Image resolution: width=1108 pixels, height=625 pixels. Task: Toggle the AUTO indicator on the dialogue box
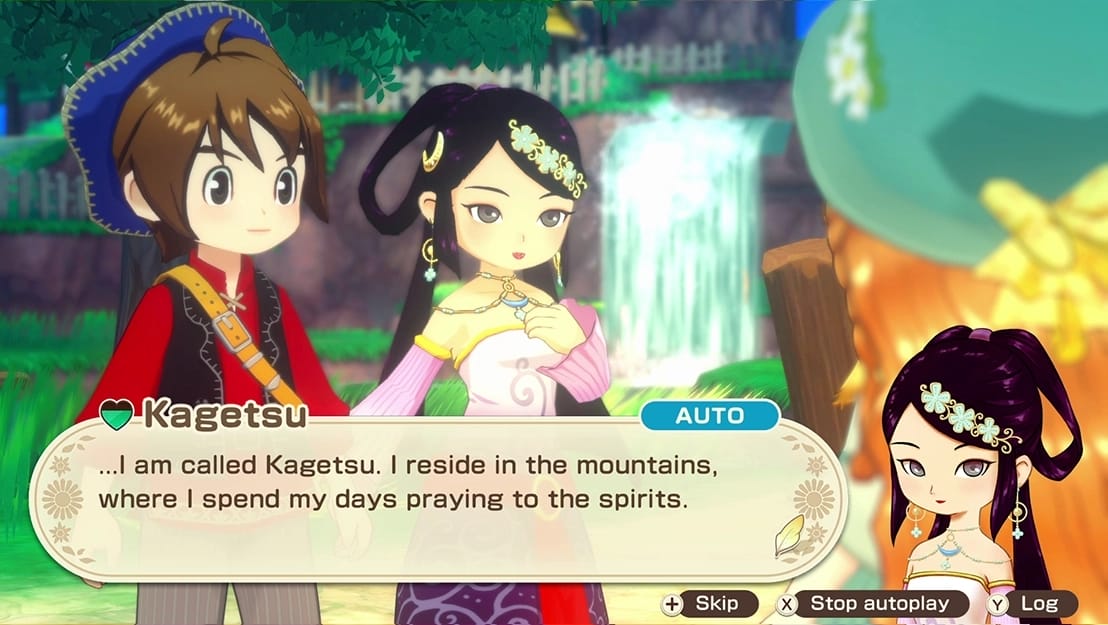pyautogui.click(x=709, y=416)
